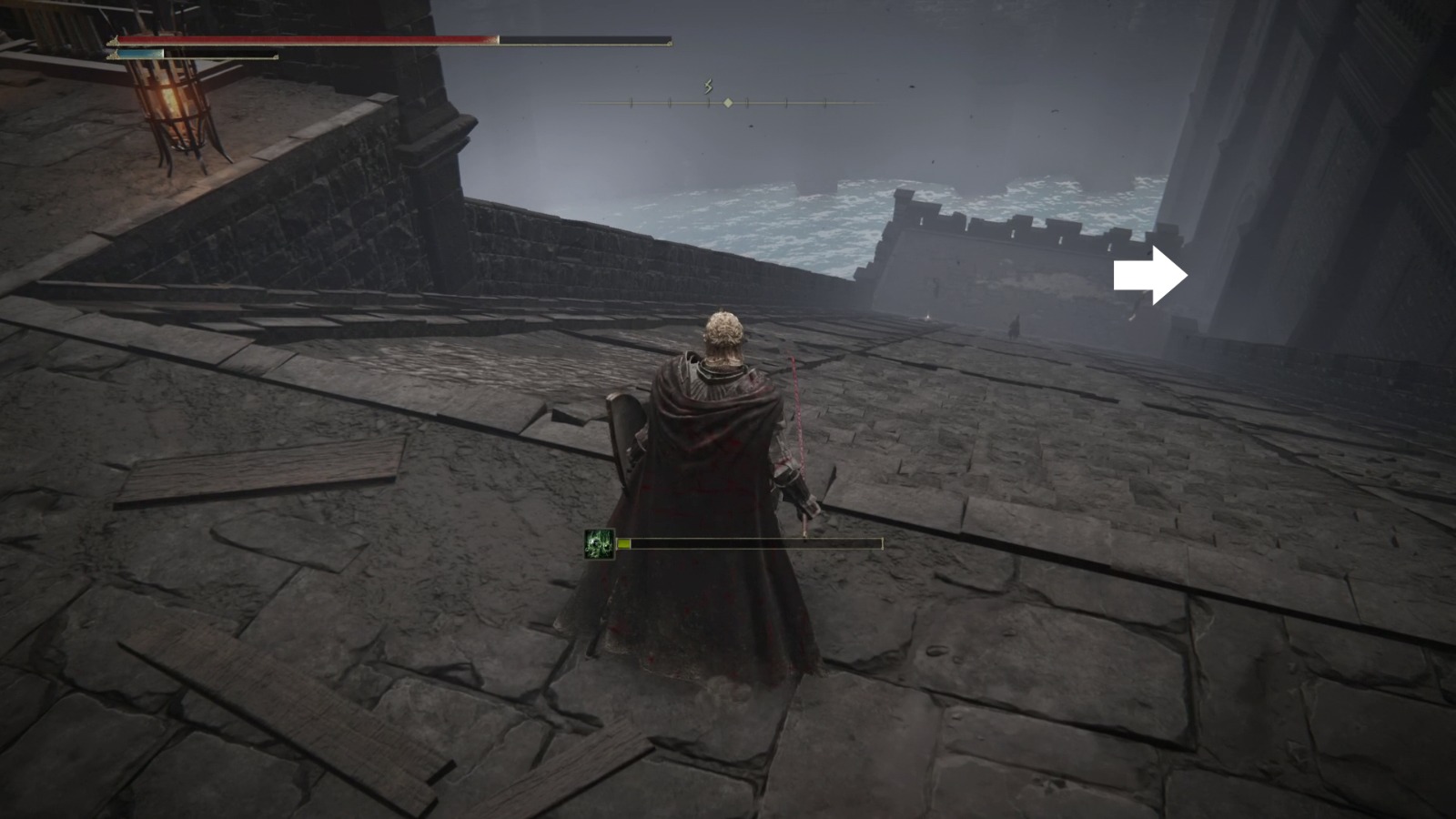Click the white directional arrow overlay
The width and height of the screenshot is (1456, 819).
[1150, 271]
